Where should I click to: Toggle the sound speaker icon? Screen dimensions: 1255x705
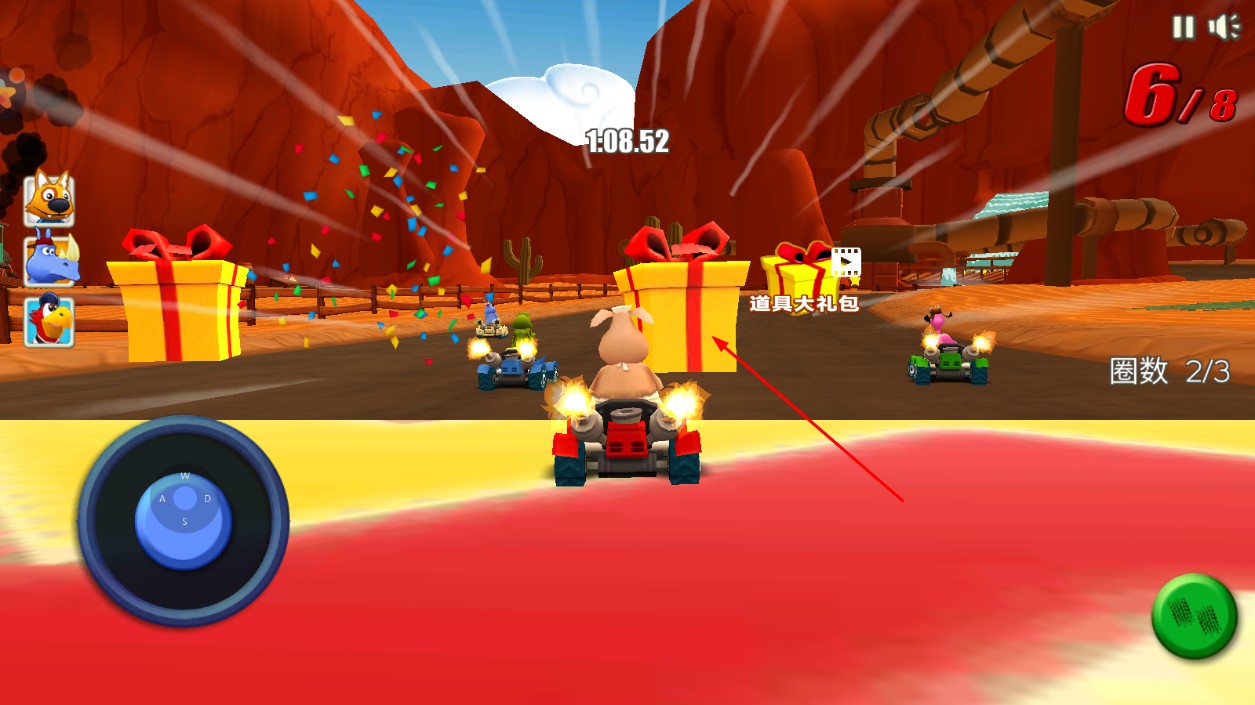1222,27
